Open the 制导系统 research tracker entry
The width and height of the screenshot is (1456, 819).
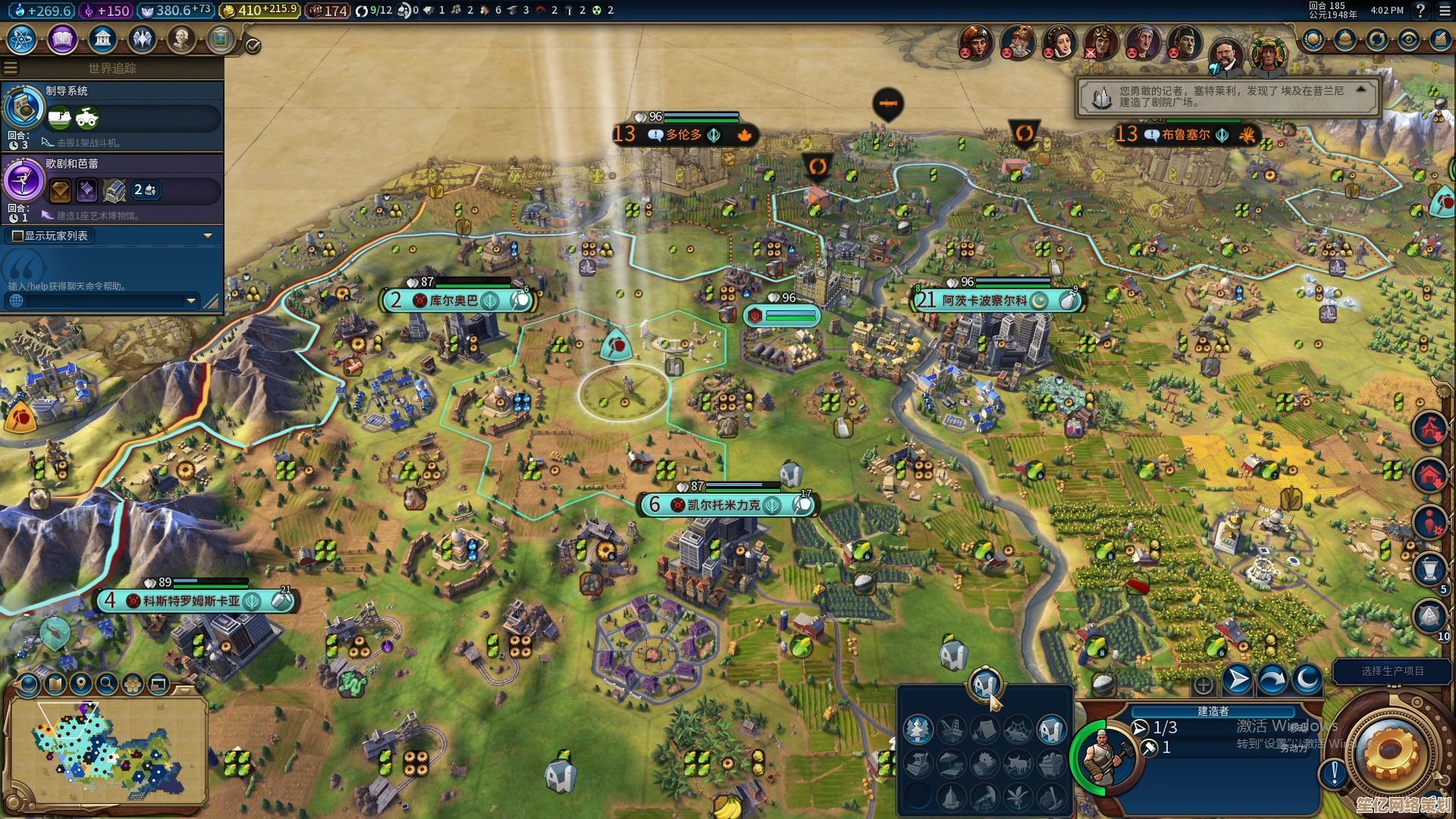(112, 115)
